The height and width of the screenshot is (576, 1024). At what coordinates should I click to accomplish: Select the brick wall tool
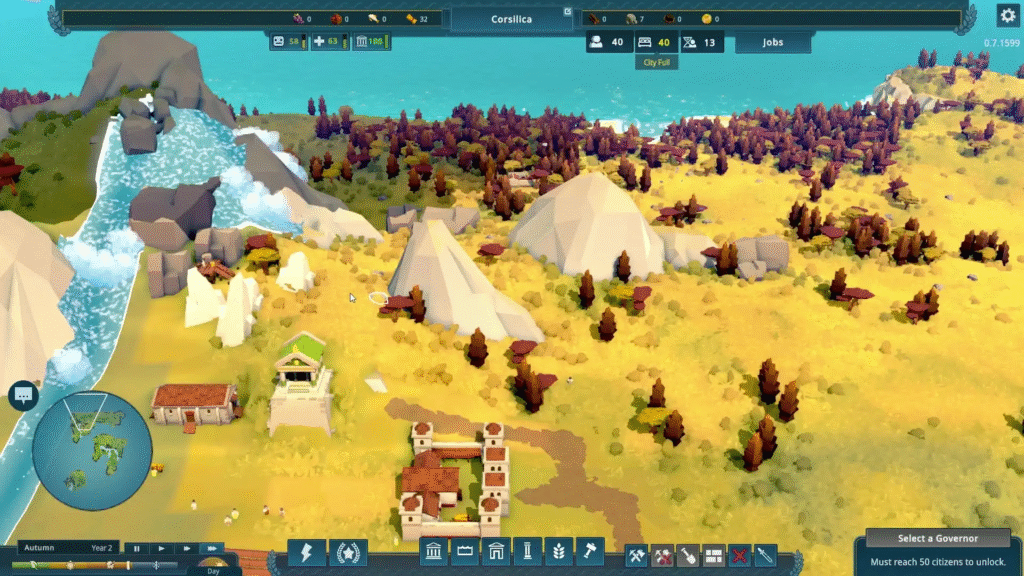click(714, 555)
